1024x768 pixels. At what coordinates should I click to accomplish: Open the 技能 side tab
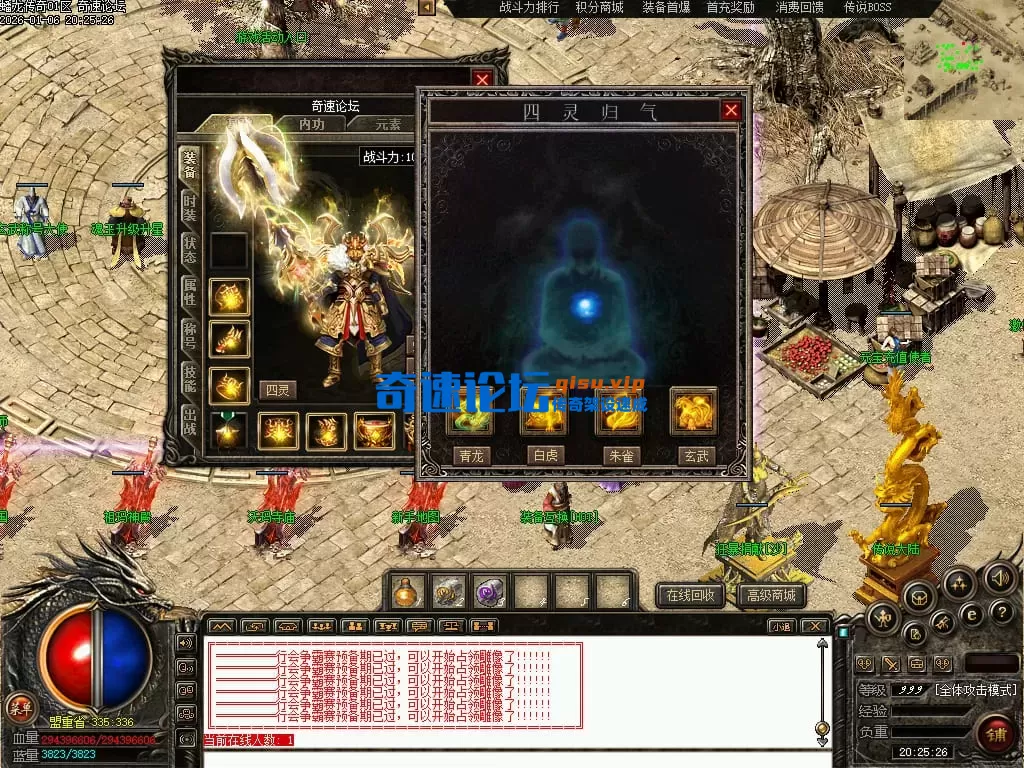point(190,377)
